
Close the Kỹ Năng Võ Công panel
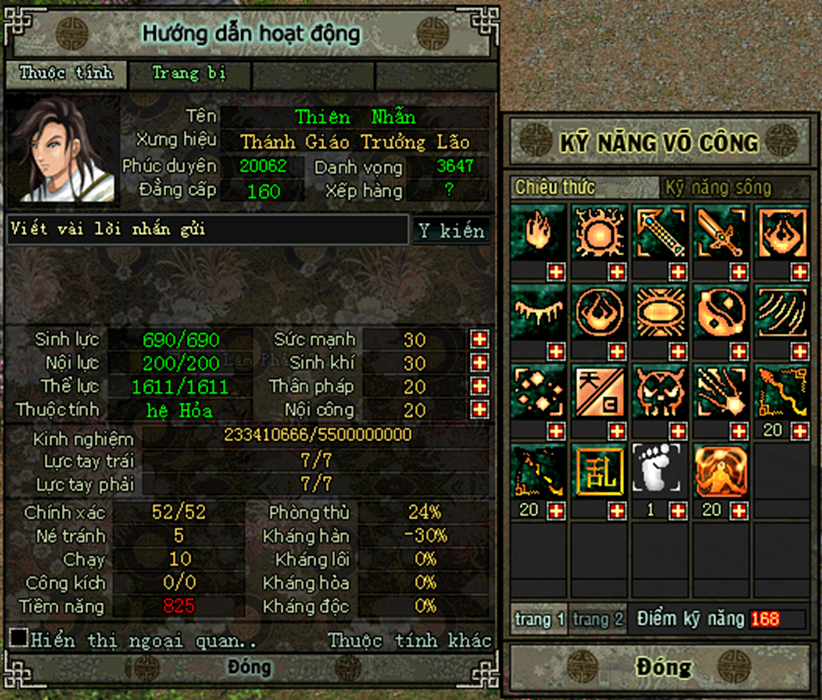click(662, 667)
